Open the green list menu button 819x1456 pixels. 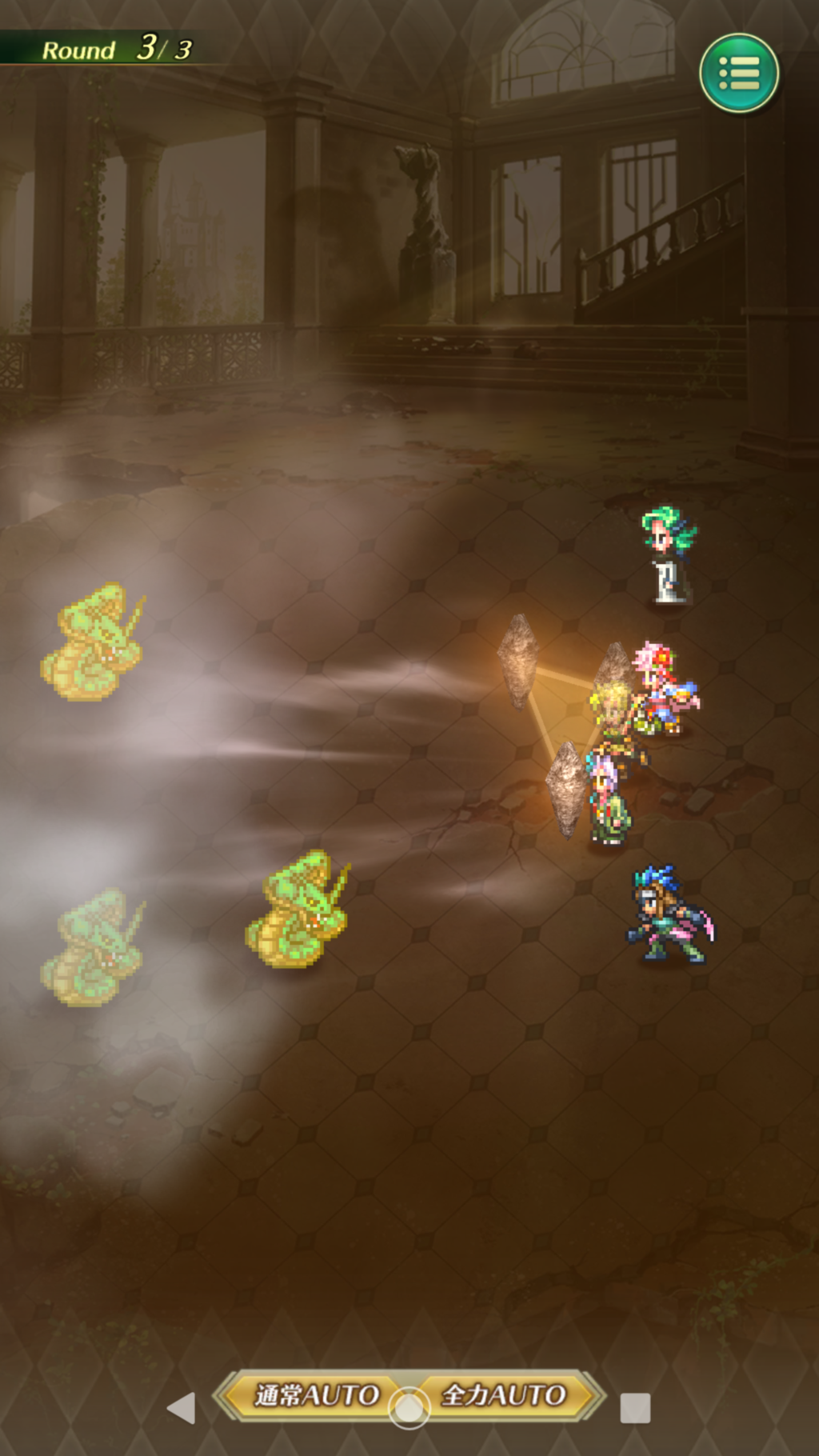tap(739, 73)
